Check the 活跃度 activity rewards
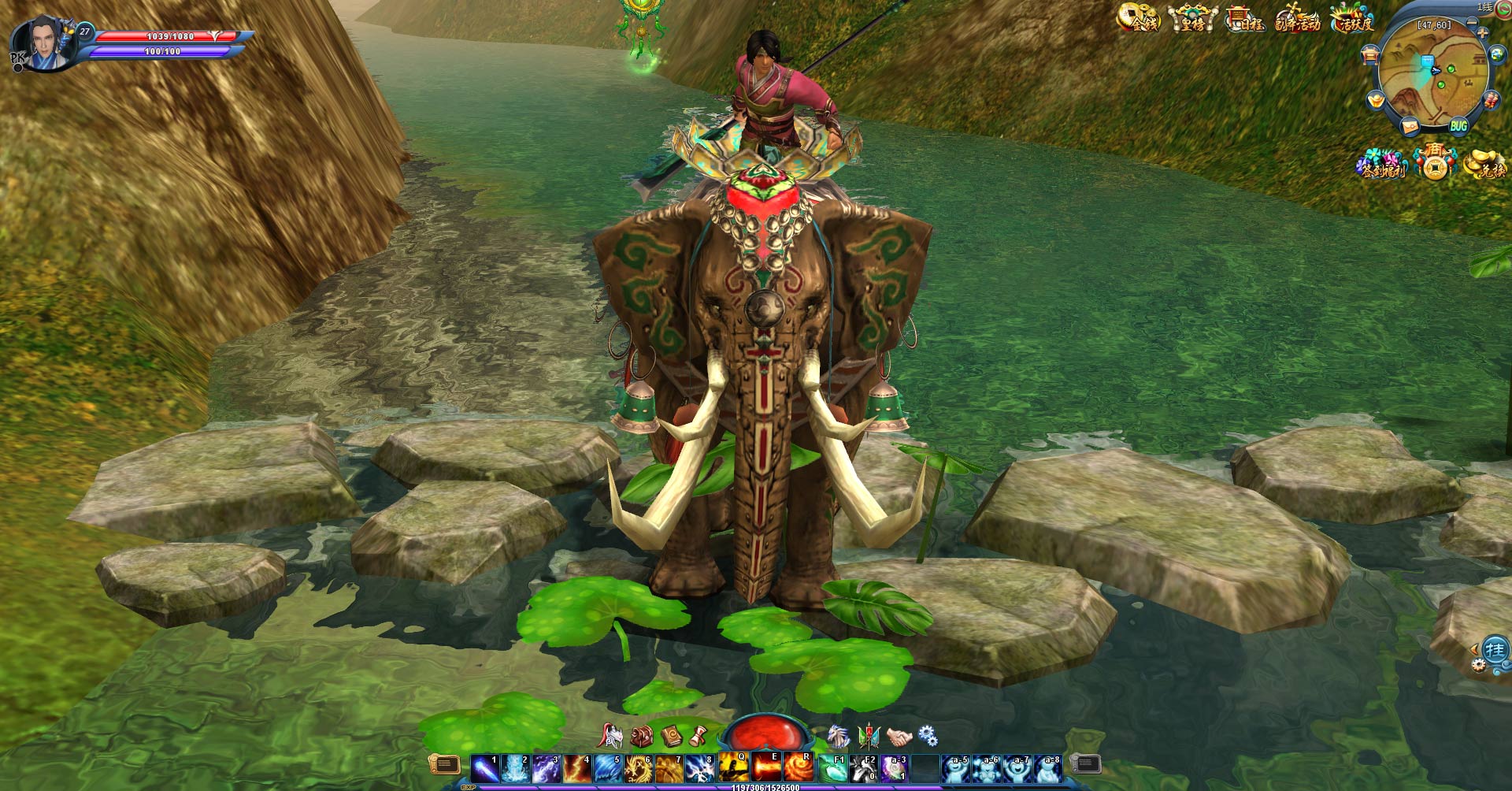Image resolution: width=1512 pixels, height=791 pixels. tap(1352, 19)
